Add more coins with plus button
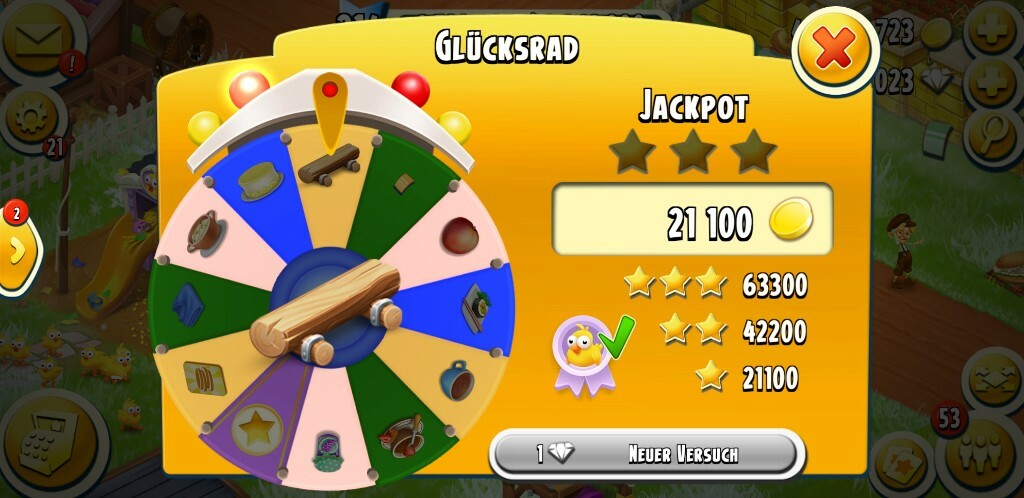This screenshot has height=498, width=1024. tap(993, 32)
